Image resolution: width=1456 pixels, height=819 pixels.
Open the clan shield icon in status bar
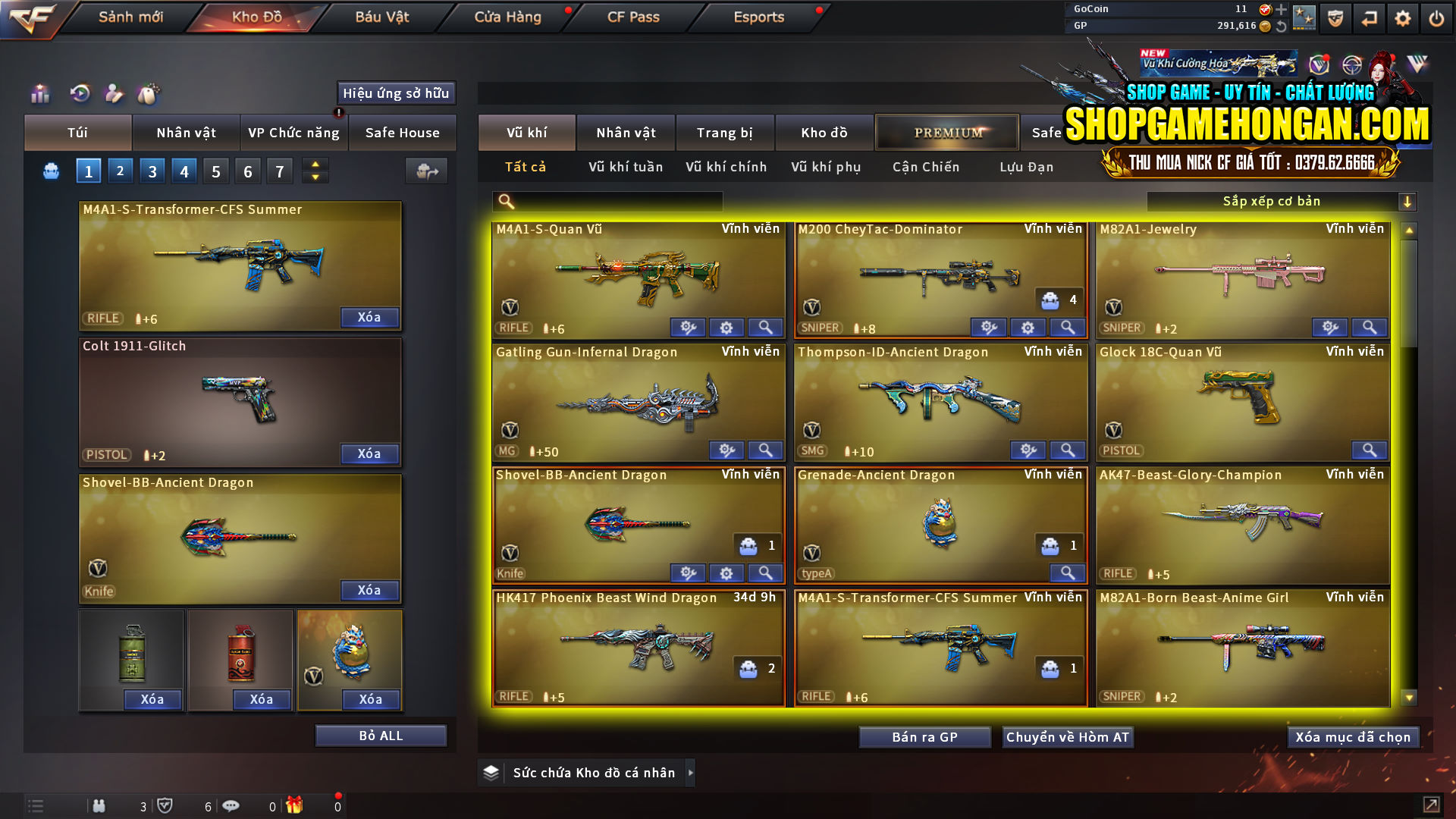pyautogui.click(x=167, y=807)
